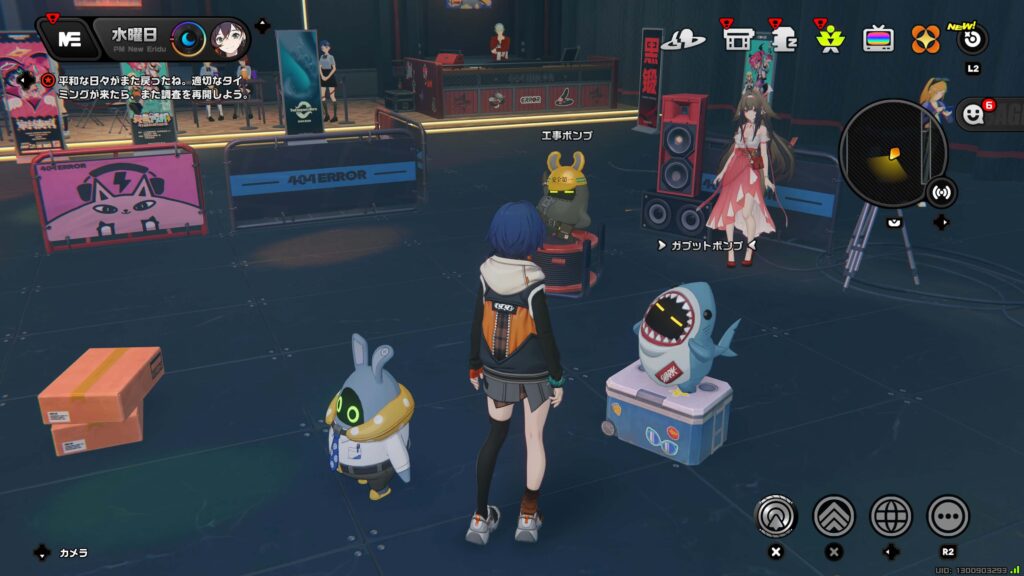Open the film clapper icon menu
1024x576 pixels.
(x=738, y=40)
